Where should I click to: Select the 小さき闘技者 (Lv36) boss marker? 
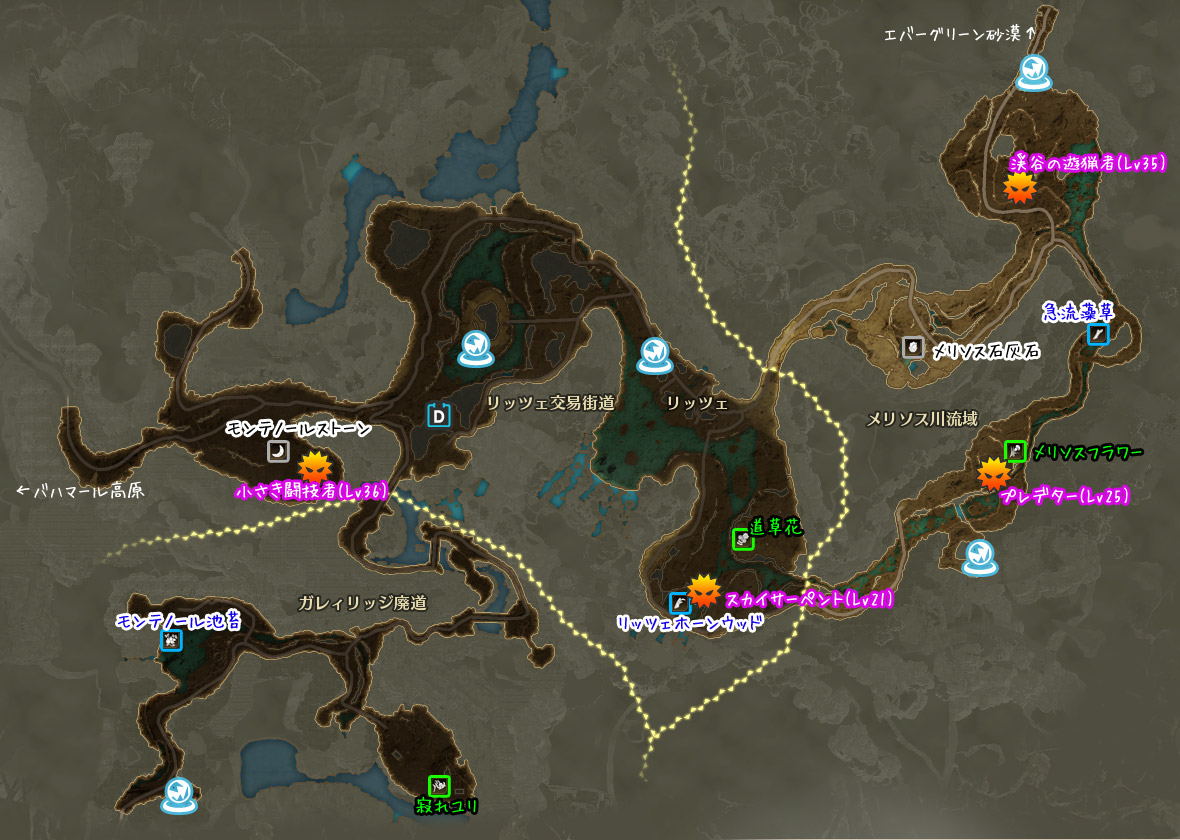click(x=315, y=467)
